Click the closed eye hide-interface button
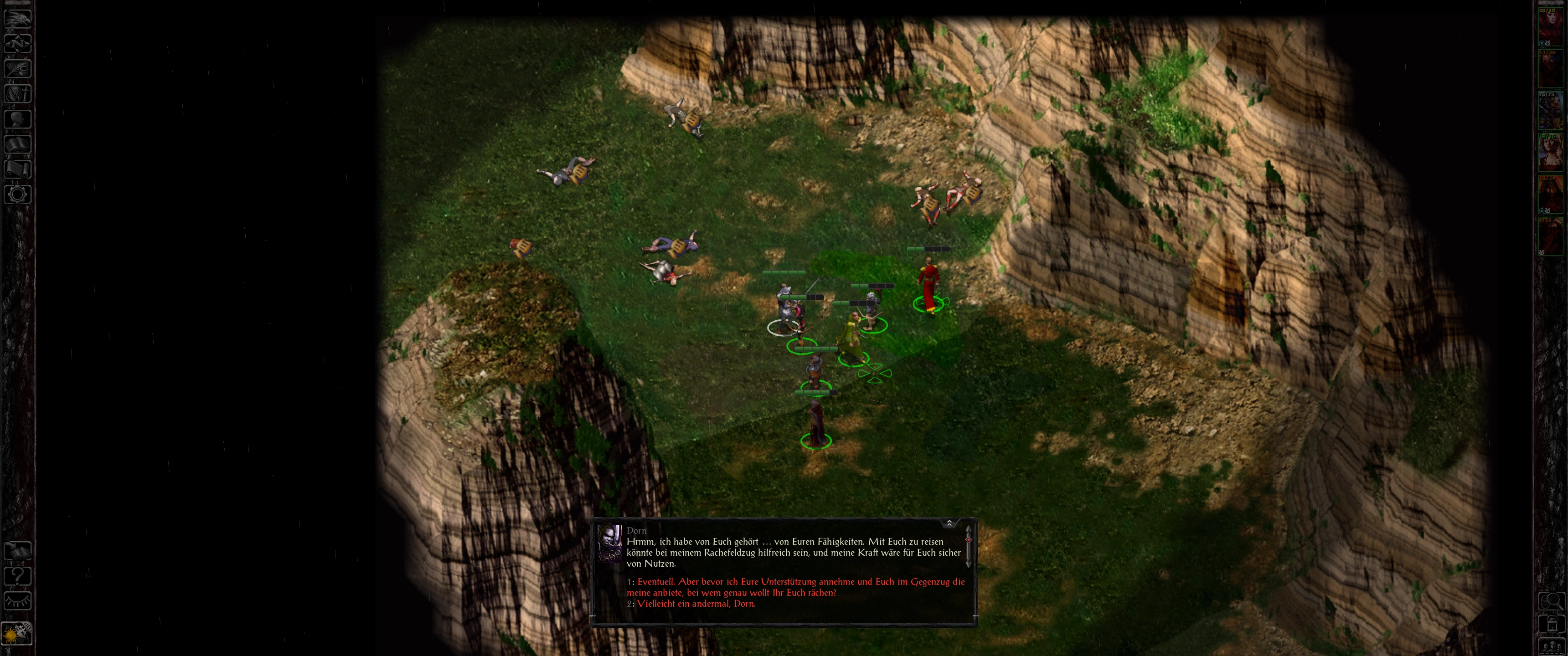 pyautogui.click(x=17, y=601)
